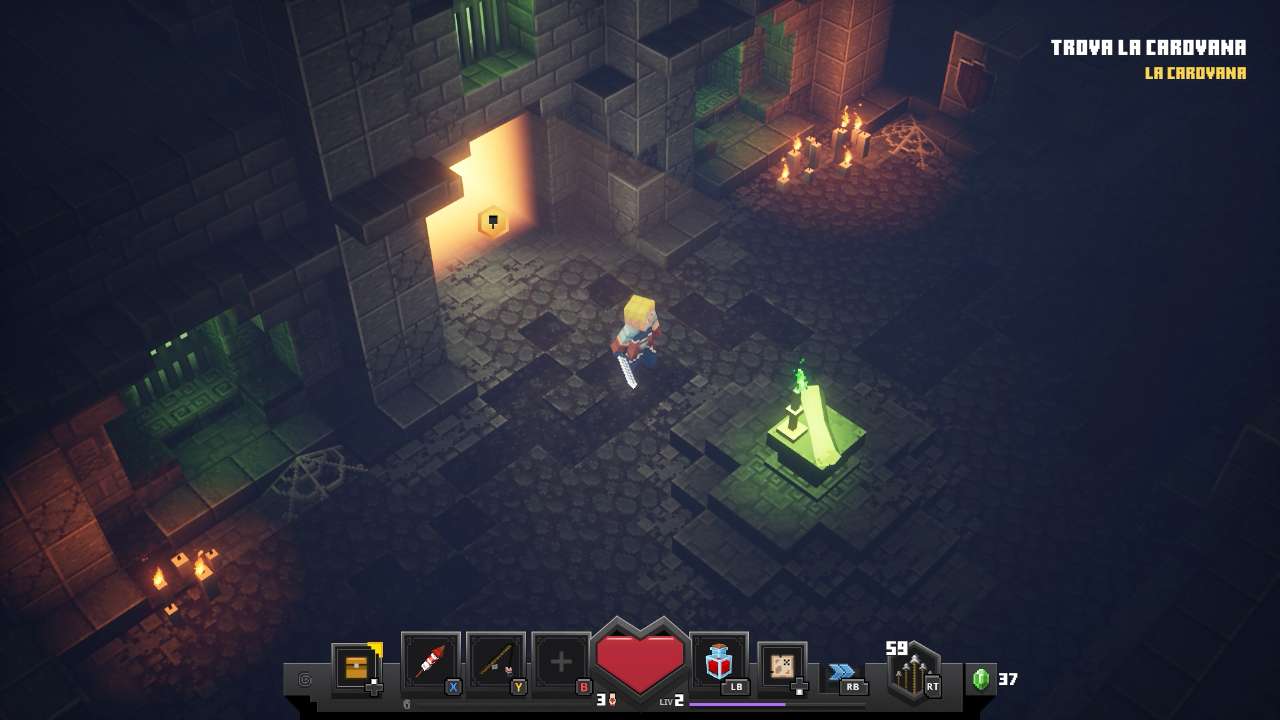The width and height of the screenshot is (1280, 720).
Task: Use the firework arrow artifact
Action: pos(430,662)
